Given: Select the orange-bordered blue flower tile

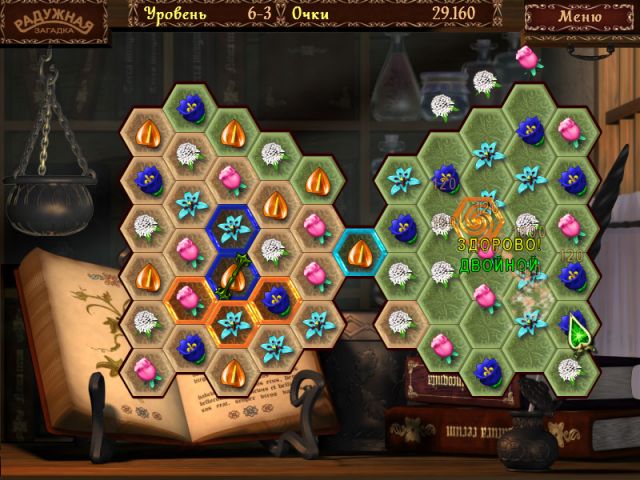Looking at the screenshot, I should click(275, 297).
